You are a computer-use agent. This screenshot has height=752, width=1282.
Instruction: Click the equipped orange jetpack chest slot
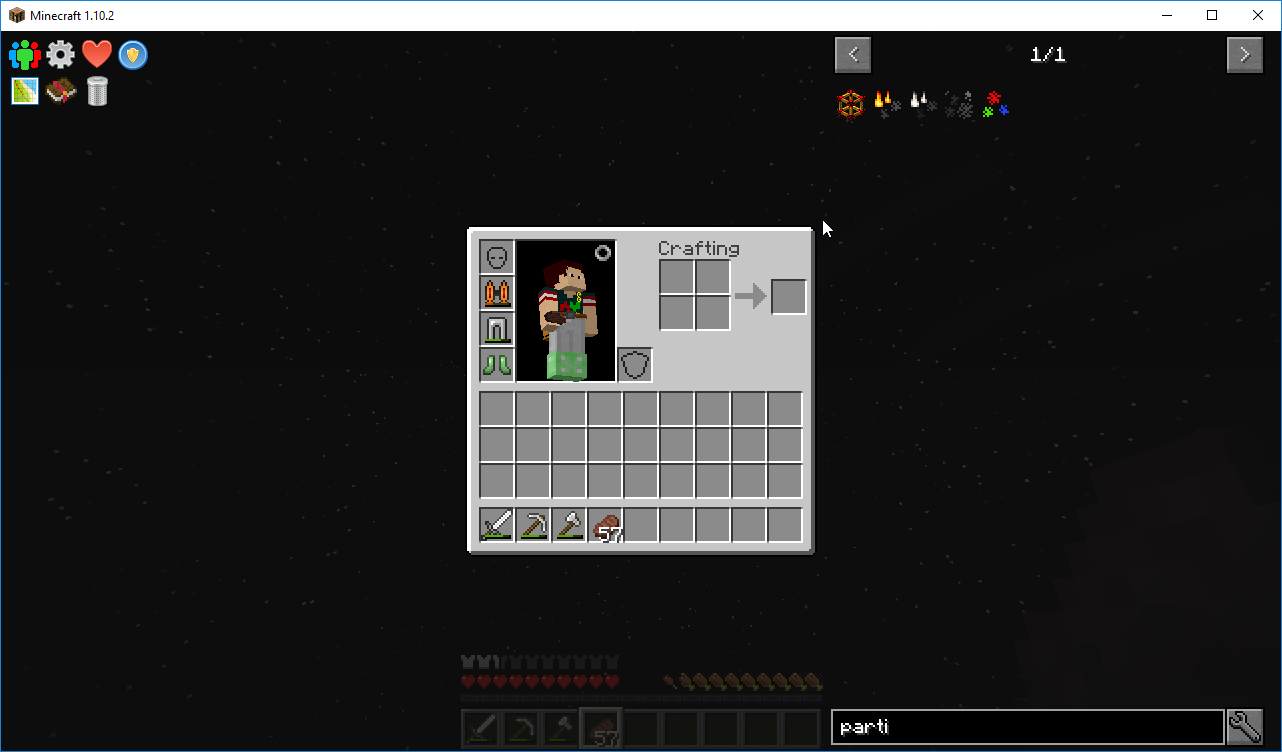click(x=497, y=292)
